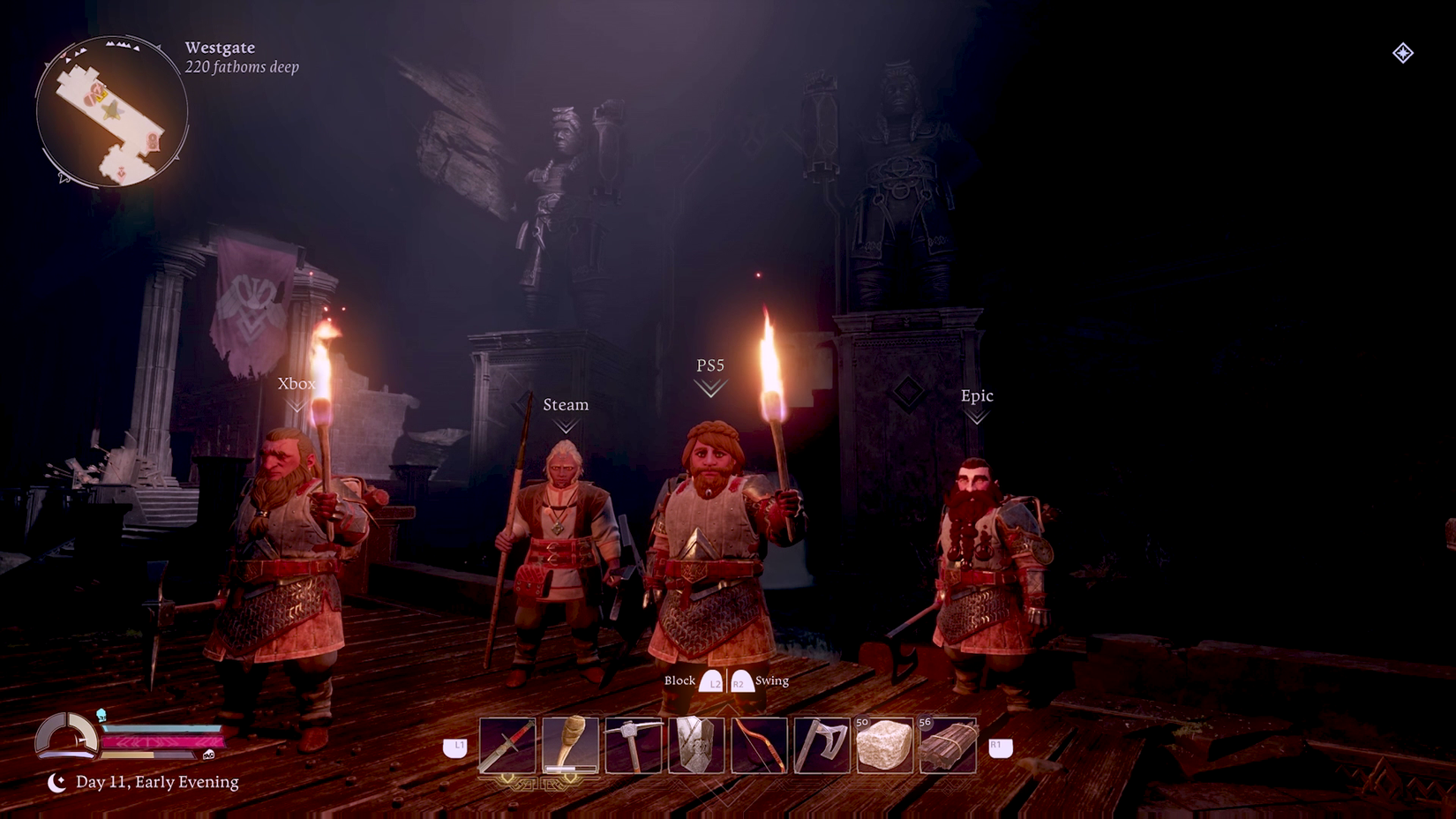The image size is (1456, 819).
Task: Click the Xbox player name label
Action: click(296, 384)
